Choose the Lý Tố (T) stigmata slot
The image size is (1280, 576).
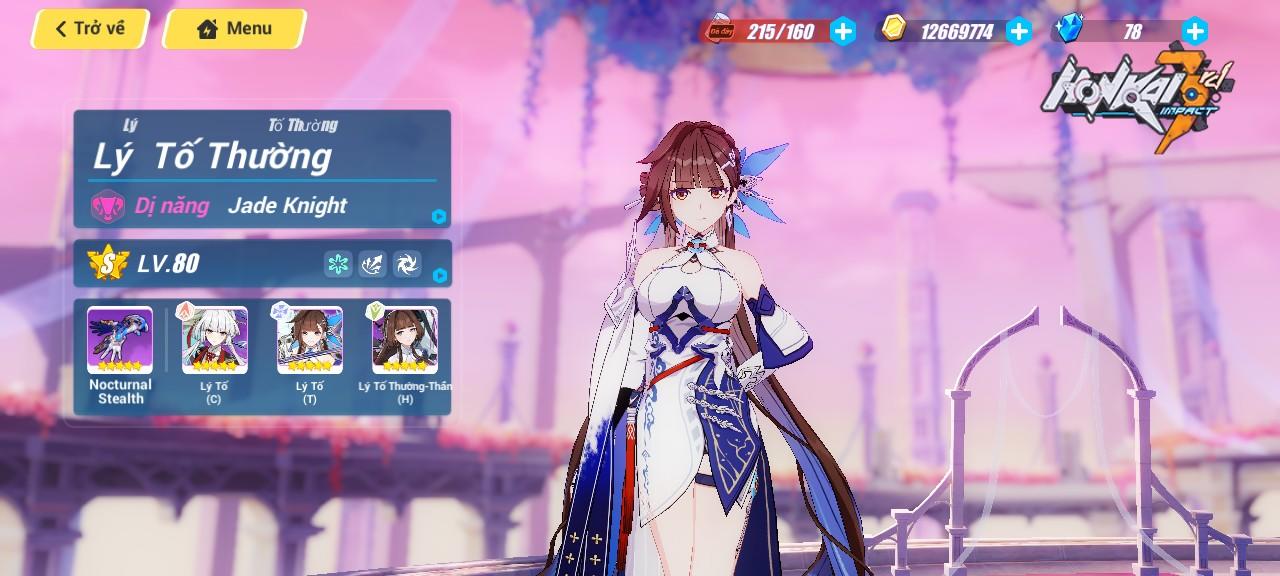coord(310,341)
